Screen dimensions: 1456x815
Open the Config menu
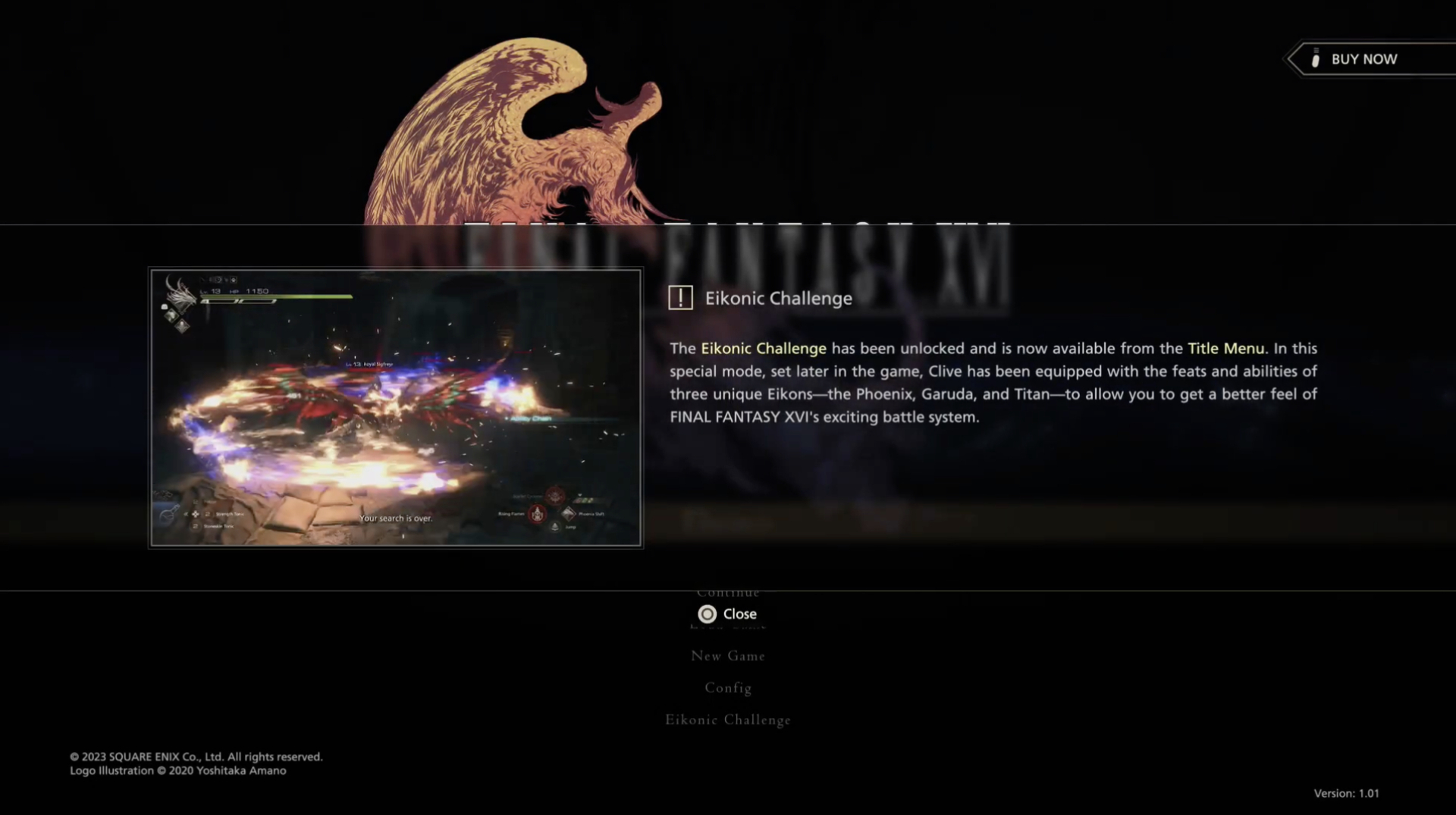(728, 688)
